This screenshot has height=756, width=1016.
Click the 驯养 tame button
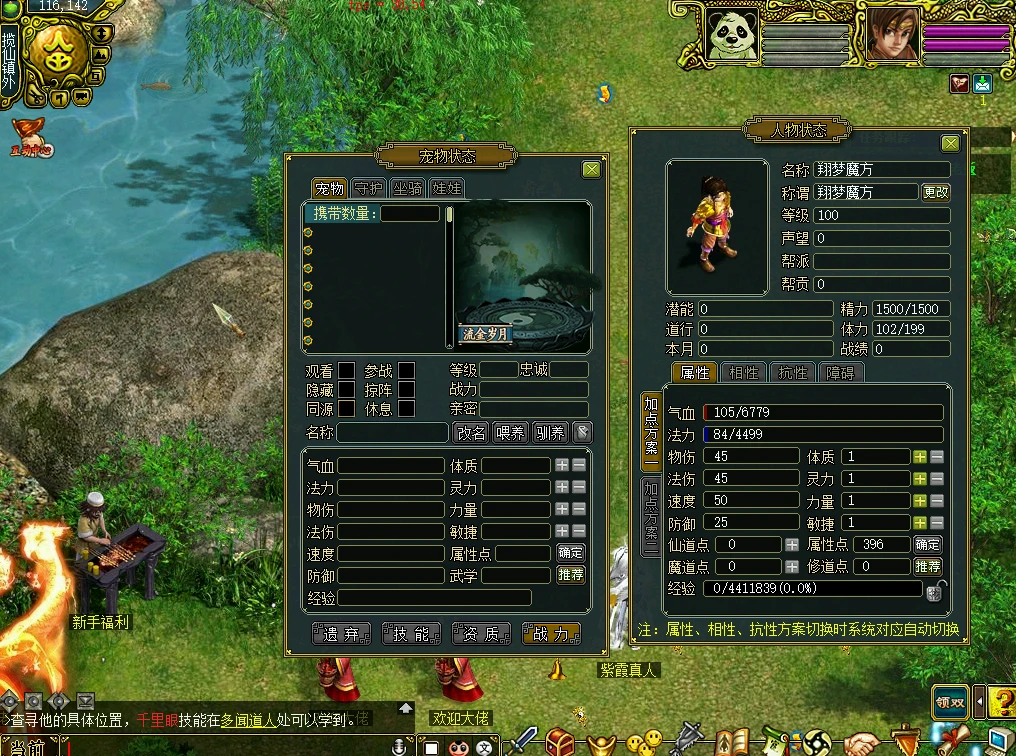tap(549, 433)
